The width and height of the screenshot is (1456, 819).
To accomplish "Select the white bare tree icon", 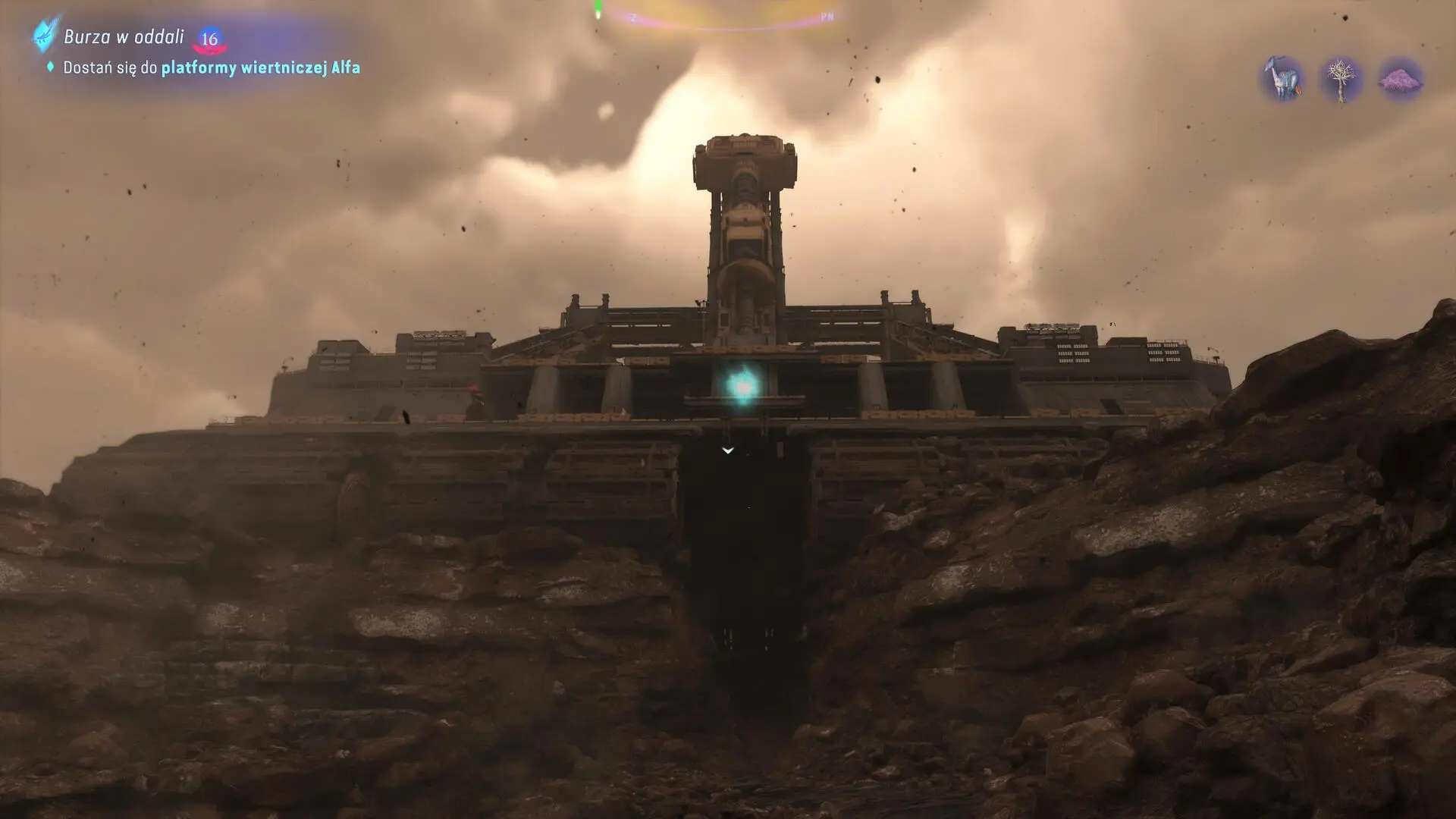I will (x=1341, y=79).
